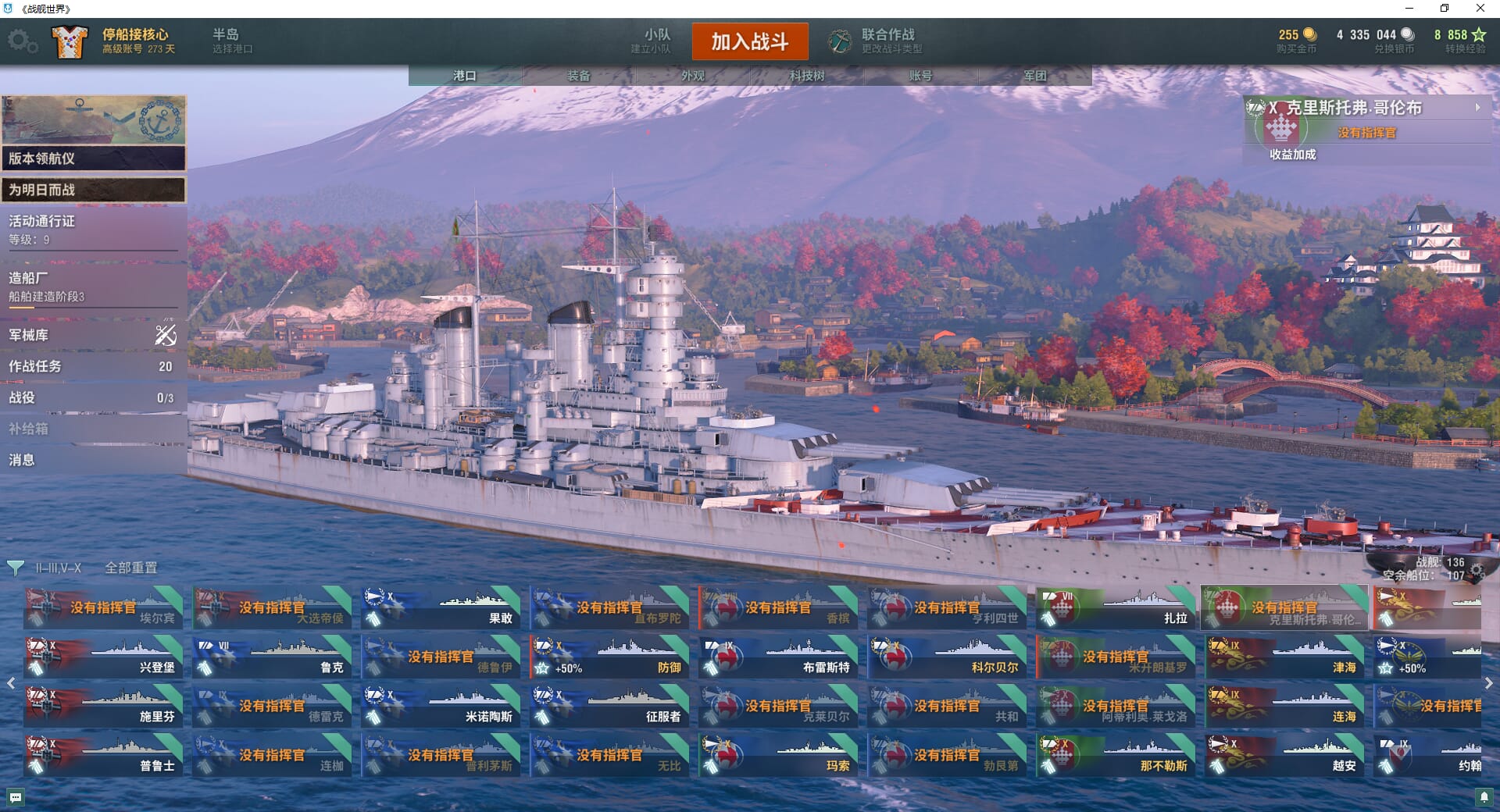Choose the 那不勒斯 ship card
The width and height of the screenshot is (1500, 812).
(x=1116, y=755)
